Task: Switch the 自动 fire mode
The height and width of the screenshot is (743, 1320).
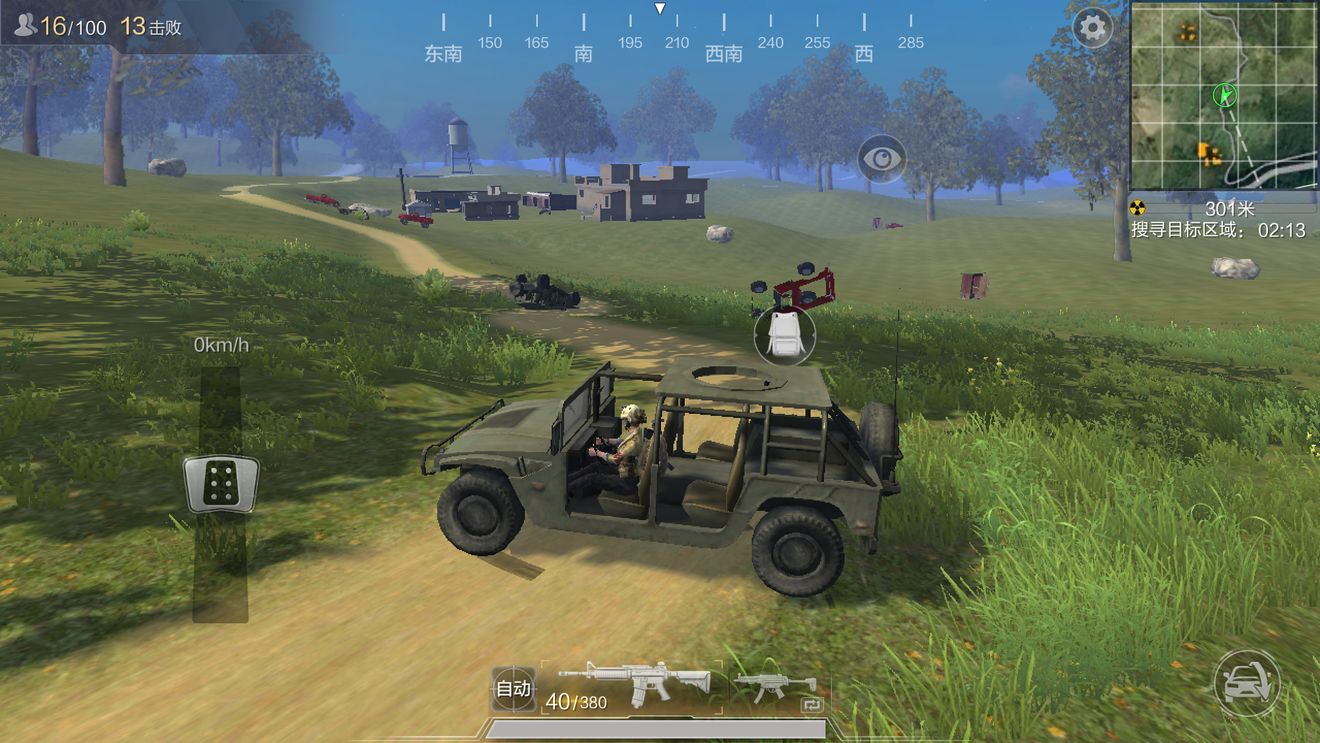Action: [x=513, y=688]
